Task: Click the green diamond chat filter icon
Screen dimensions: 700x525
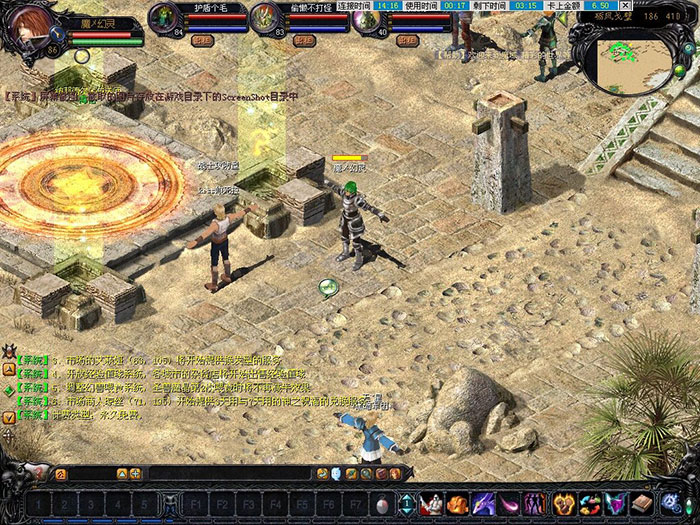Action: coord(9,390)
